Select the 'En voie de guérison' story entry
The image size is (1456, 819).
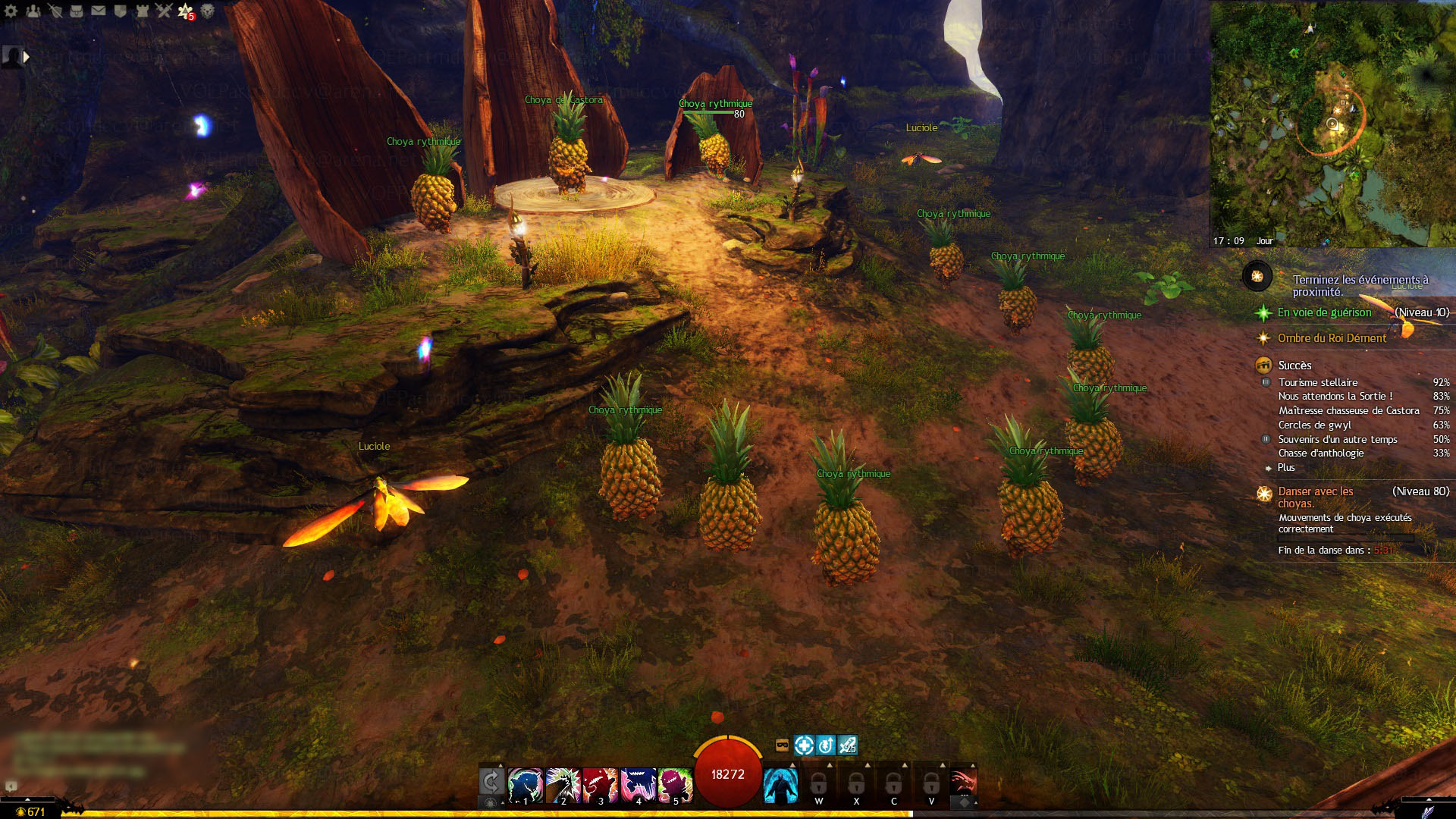1324,312
